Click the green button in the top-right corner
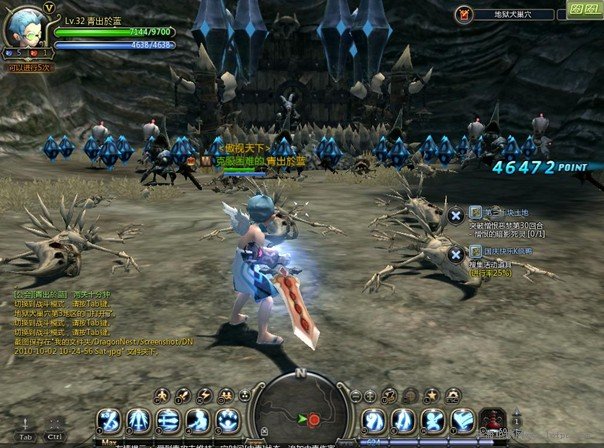The image size is (604, 448). point(584,9)
